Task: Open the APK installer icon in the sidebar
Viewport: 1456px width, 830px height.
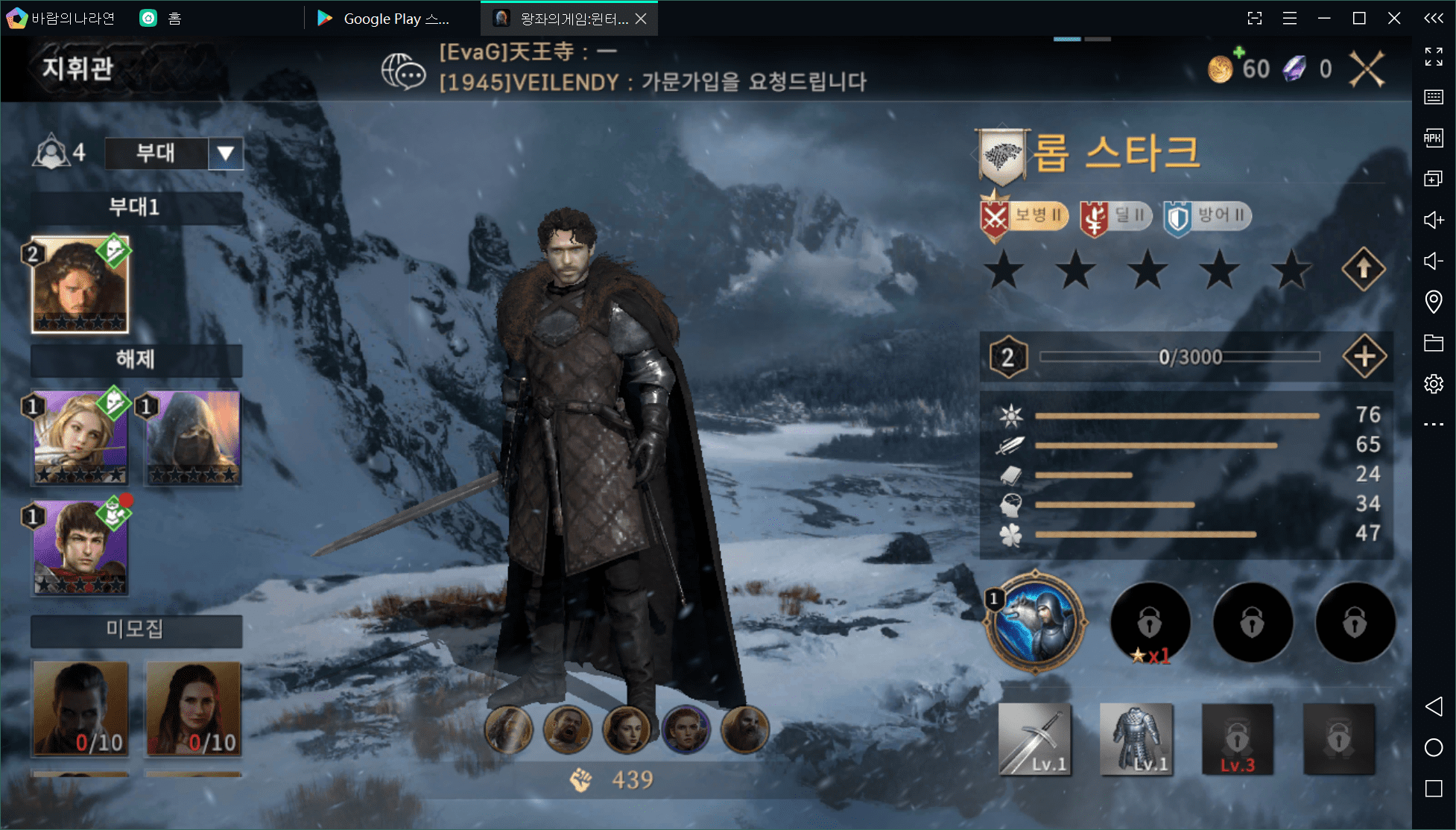Action: [1433, 138]
